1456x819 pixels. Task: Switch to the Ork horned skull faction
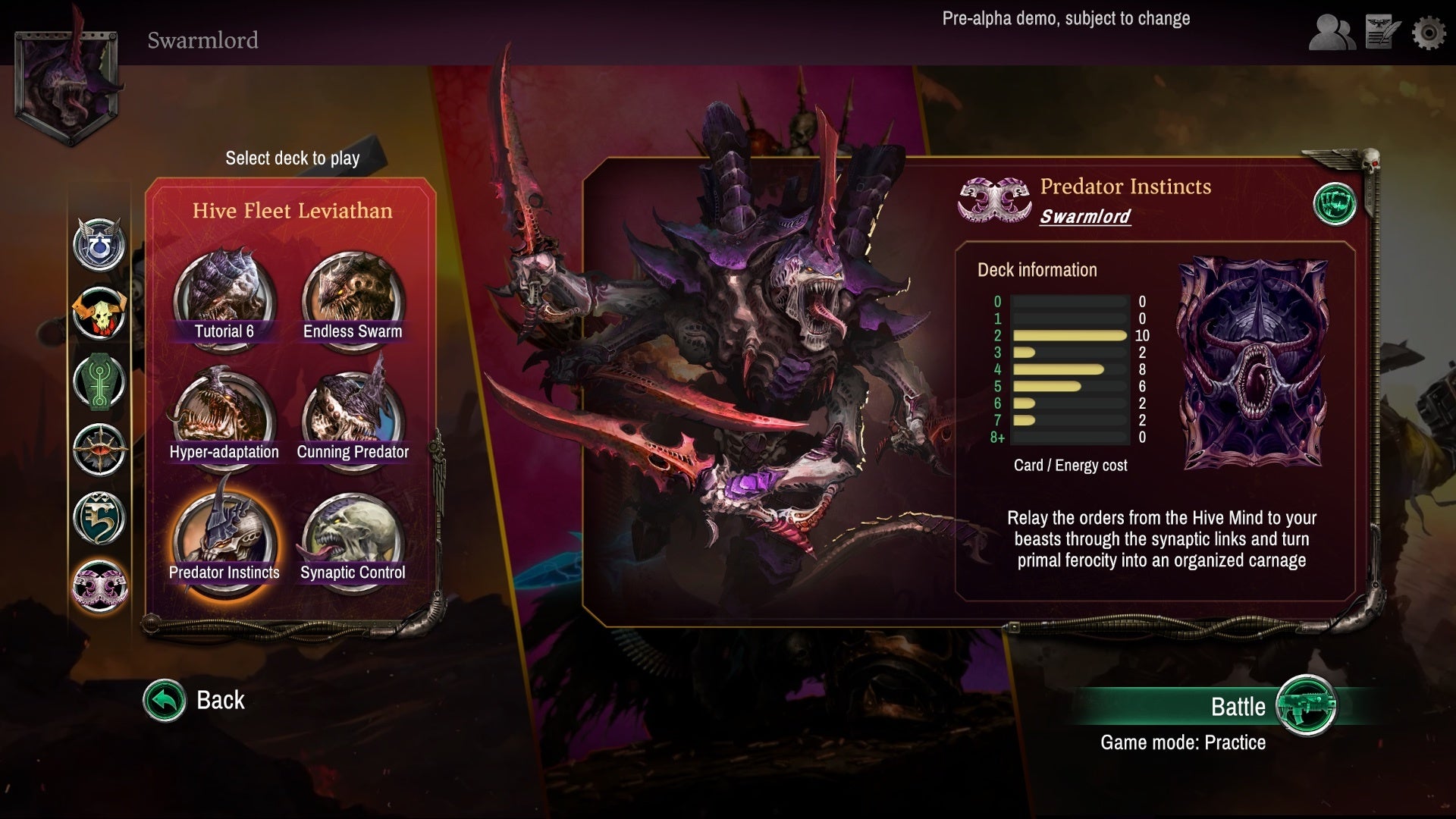(x=99, y=312)
